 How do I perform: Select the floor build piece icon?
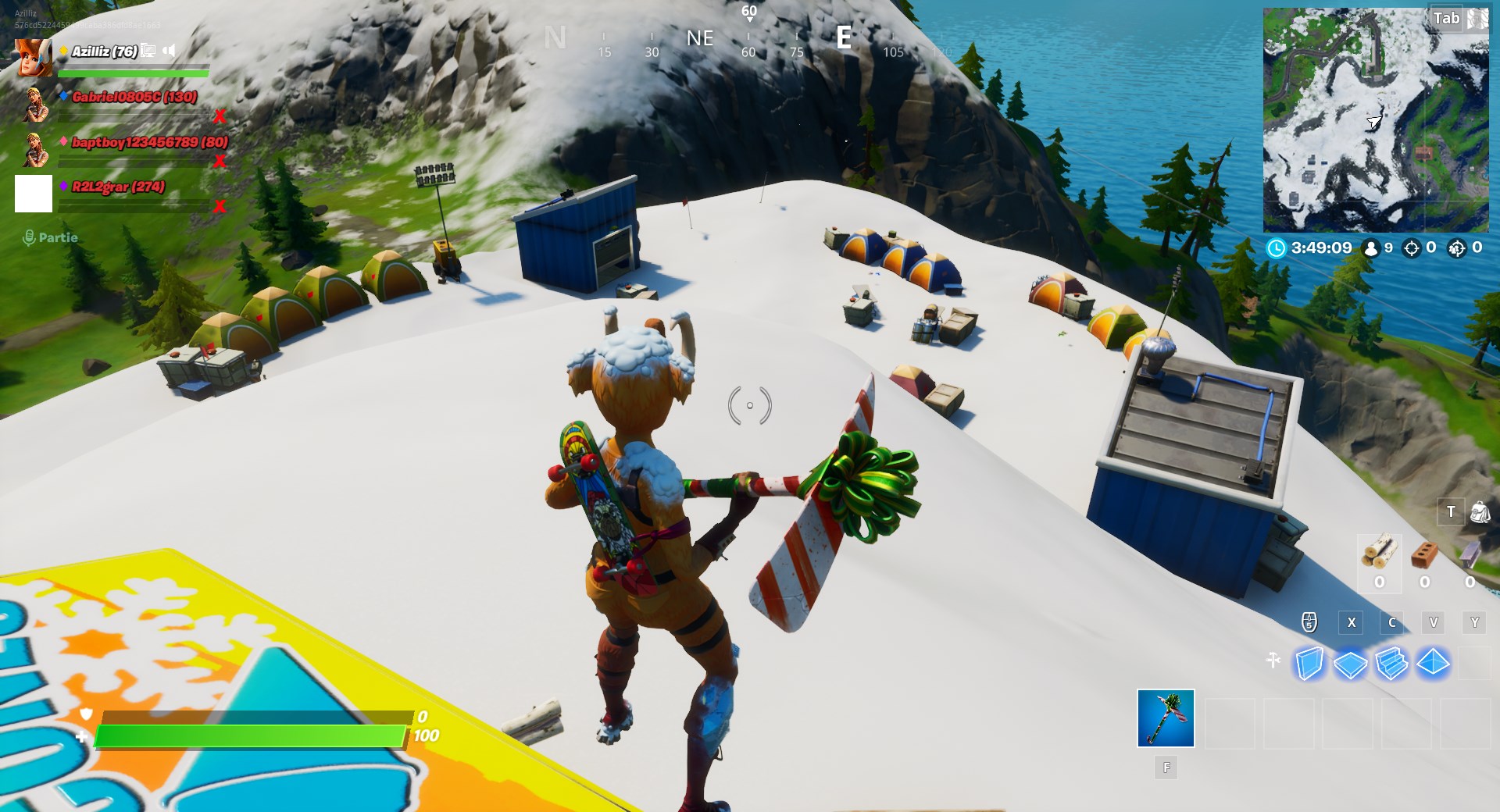click(x=1351, y=663)
